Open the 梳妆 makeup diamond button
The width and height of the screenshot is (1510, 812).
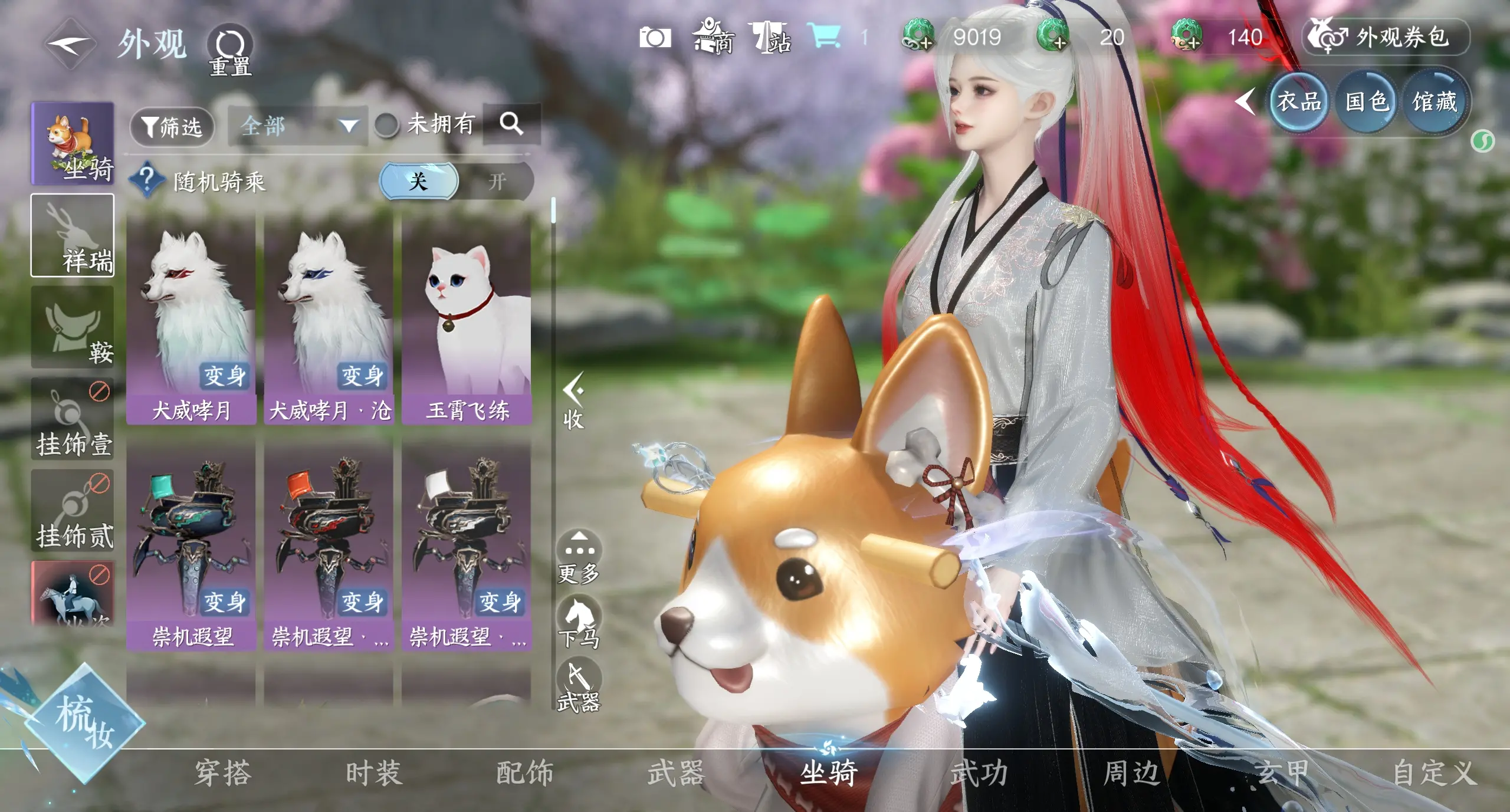pyautogui.click(x=84, y=722)
